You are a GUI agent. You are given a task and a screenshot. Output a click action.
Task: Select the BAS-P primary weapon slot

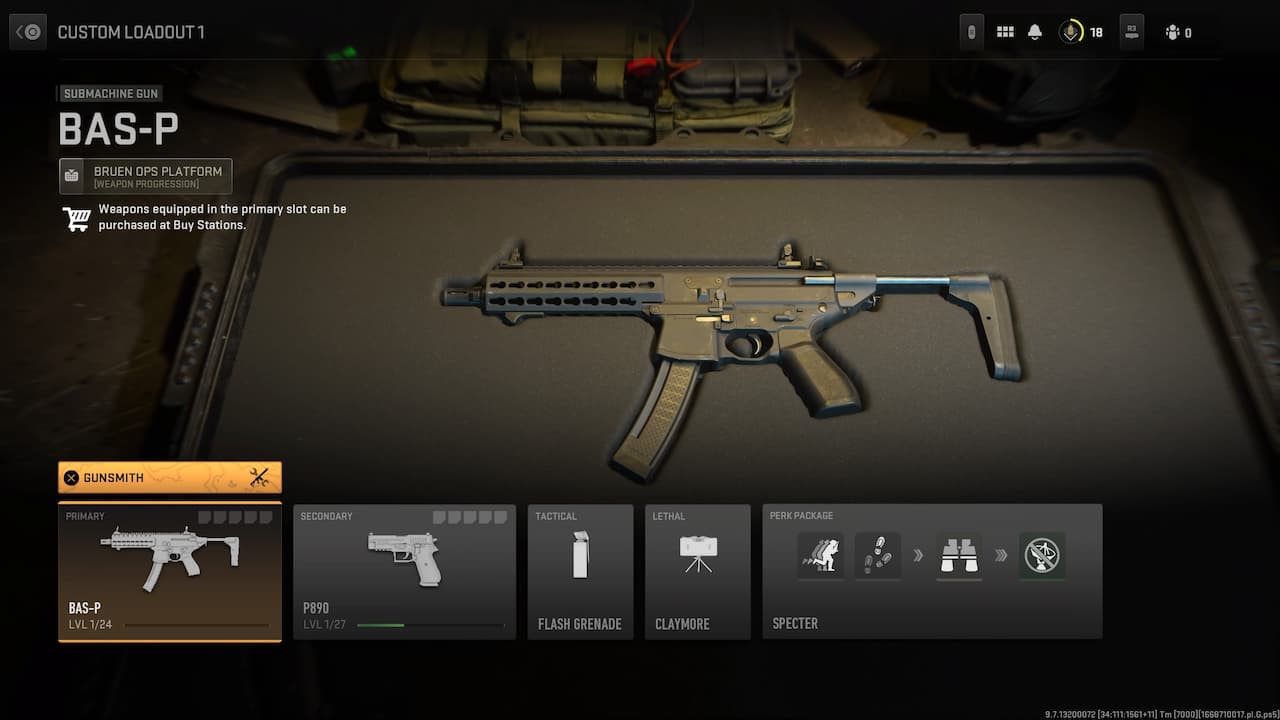[170, 572]
